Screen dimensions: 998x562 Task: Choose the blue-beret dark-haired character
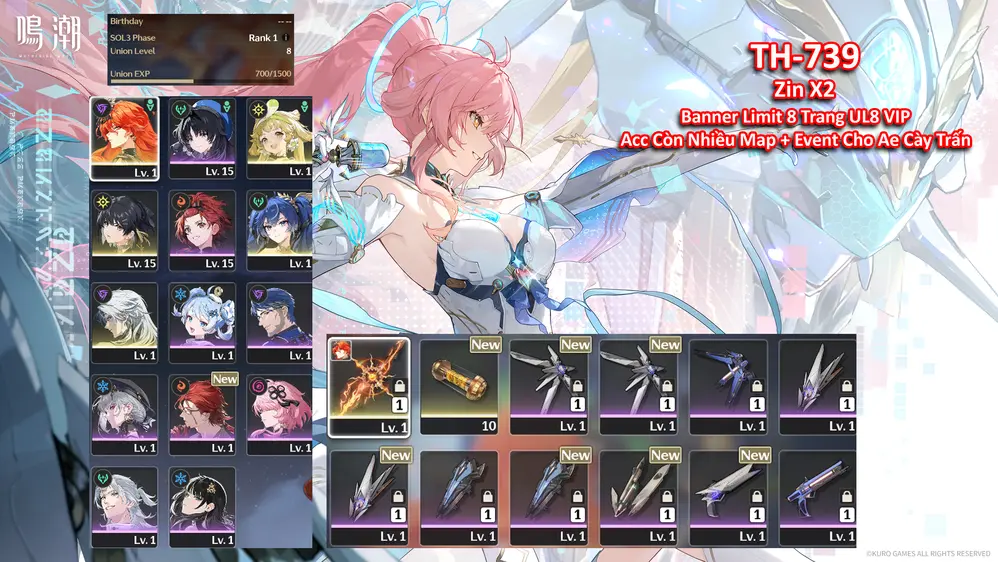coord(202,137)
